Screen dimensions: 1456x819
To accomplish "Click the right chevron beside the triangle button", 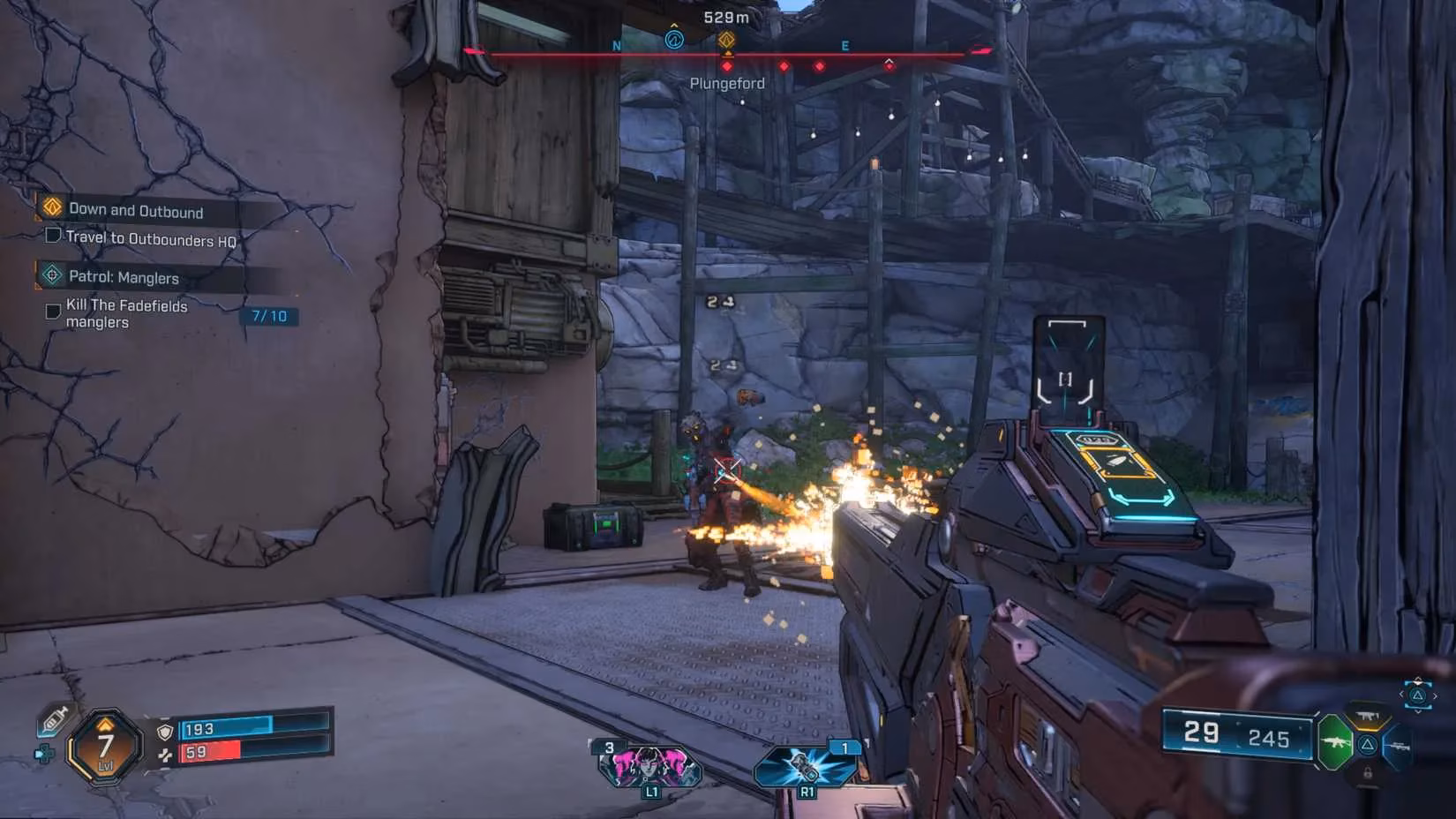I will coord(1436,694).
